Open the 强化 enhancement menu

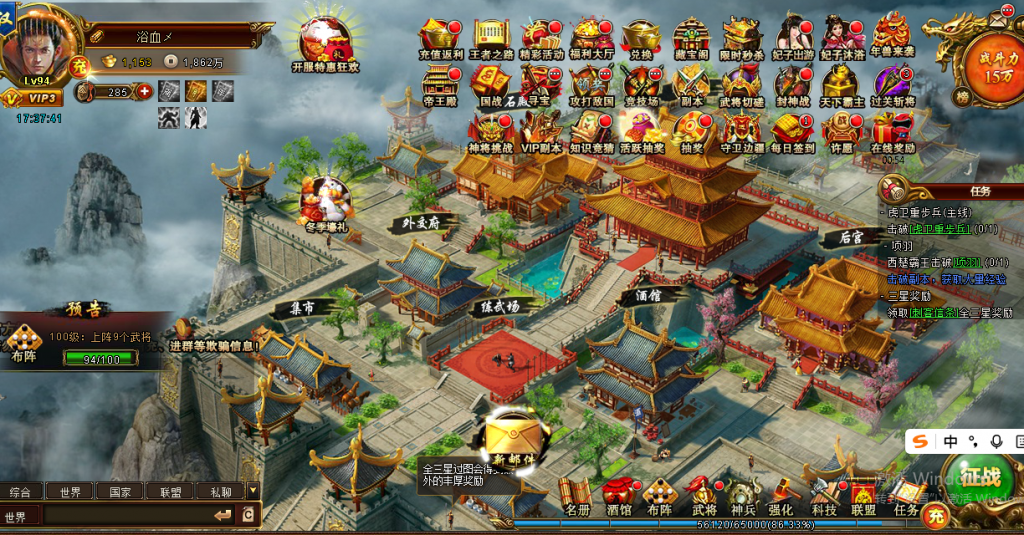pos(781,497)
